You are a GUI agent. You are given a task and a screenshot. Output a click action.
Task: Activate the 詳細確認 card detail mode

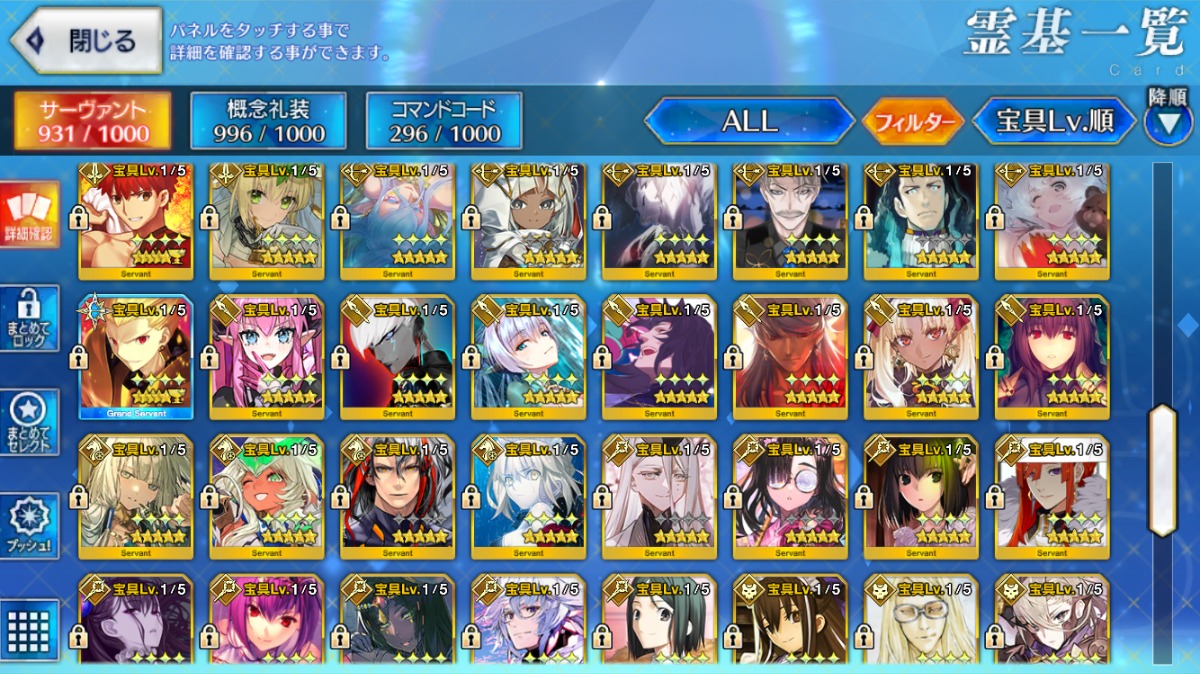pyautogui.click(x=30, y=215)
